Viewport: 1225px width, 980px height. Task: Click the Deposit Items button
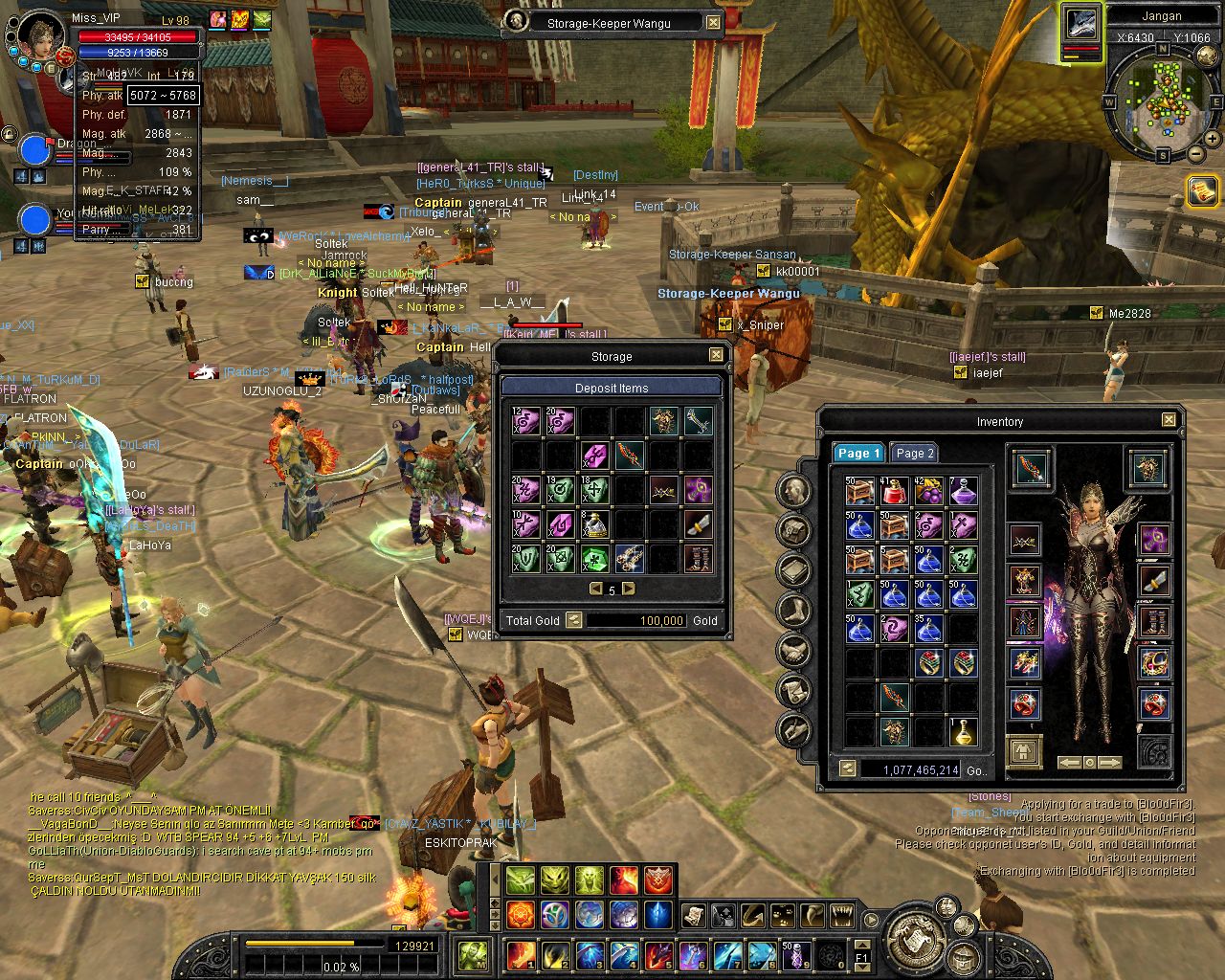(x=612, y=388)
